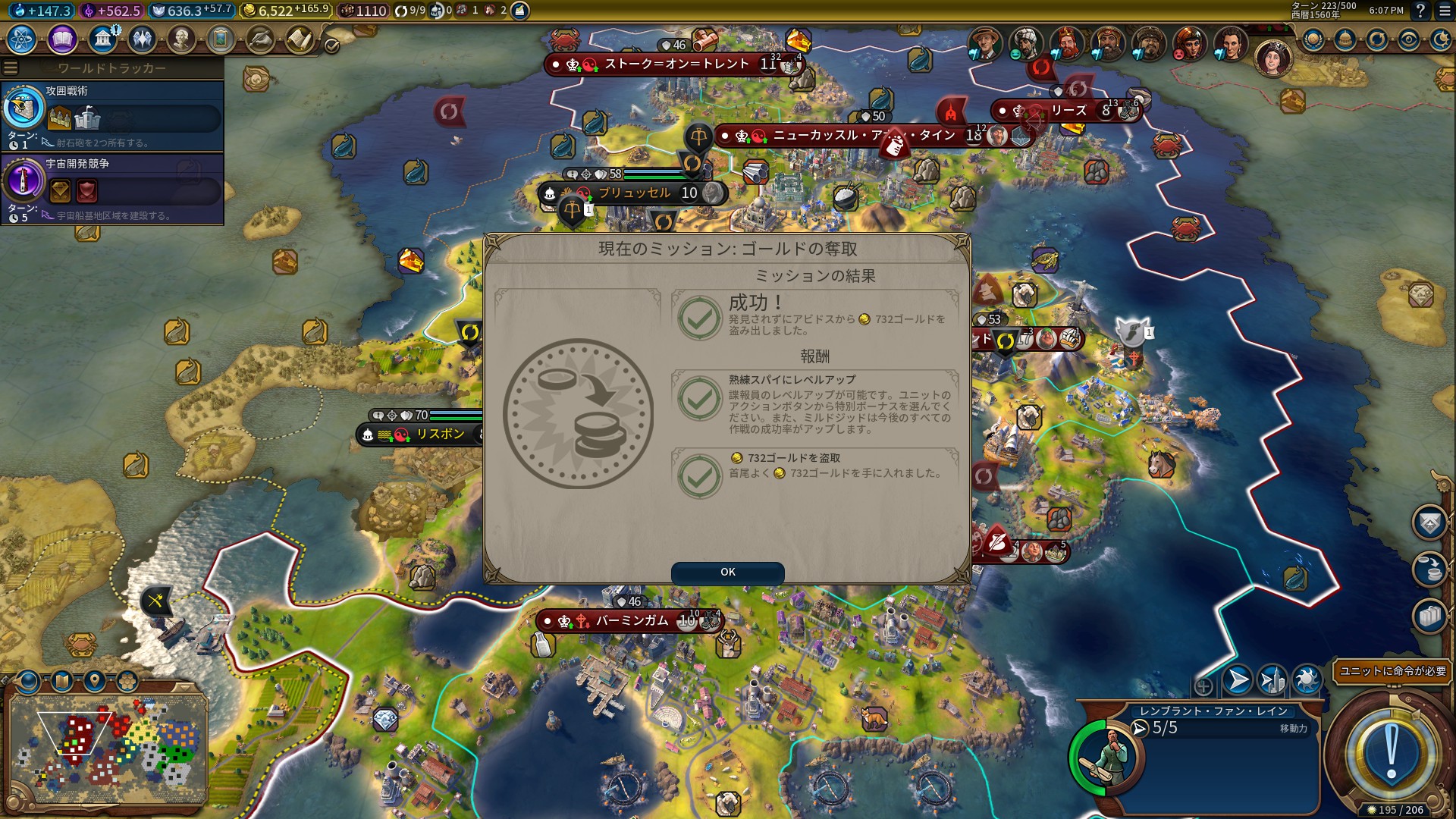1456x819 pixels.
Task: Open the gold heist notification icon
Action: (x=1429, y=569)
